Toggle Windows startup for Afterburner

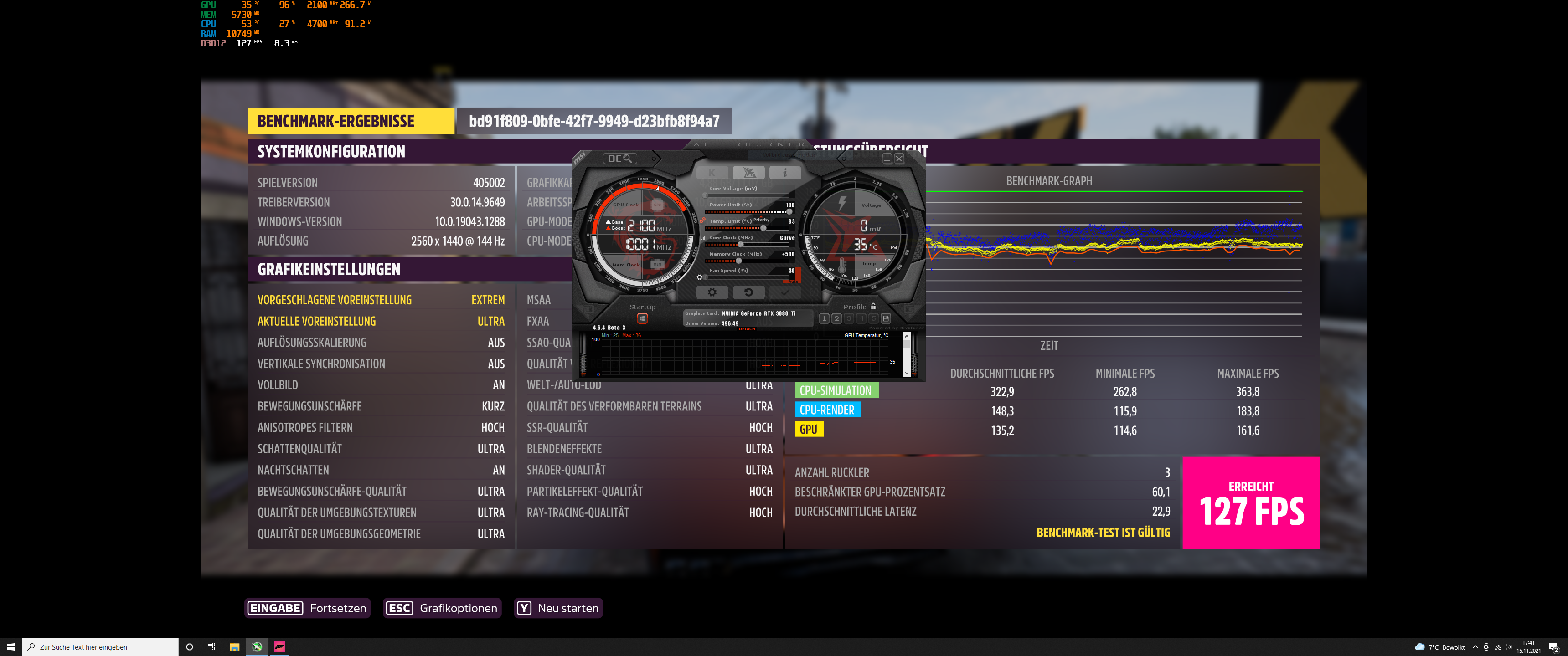[642, 319]
